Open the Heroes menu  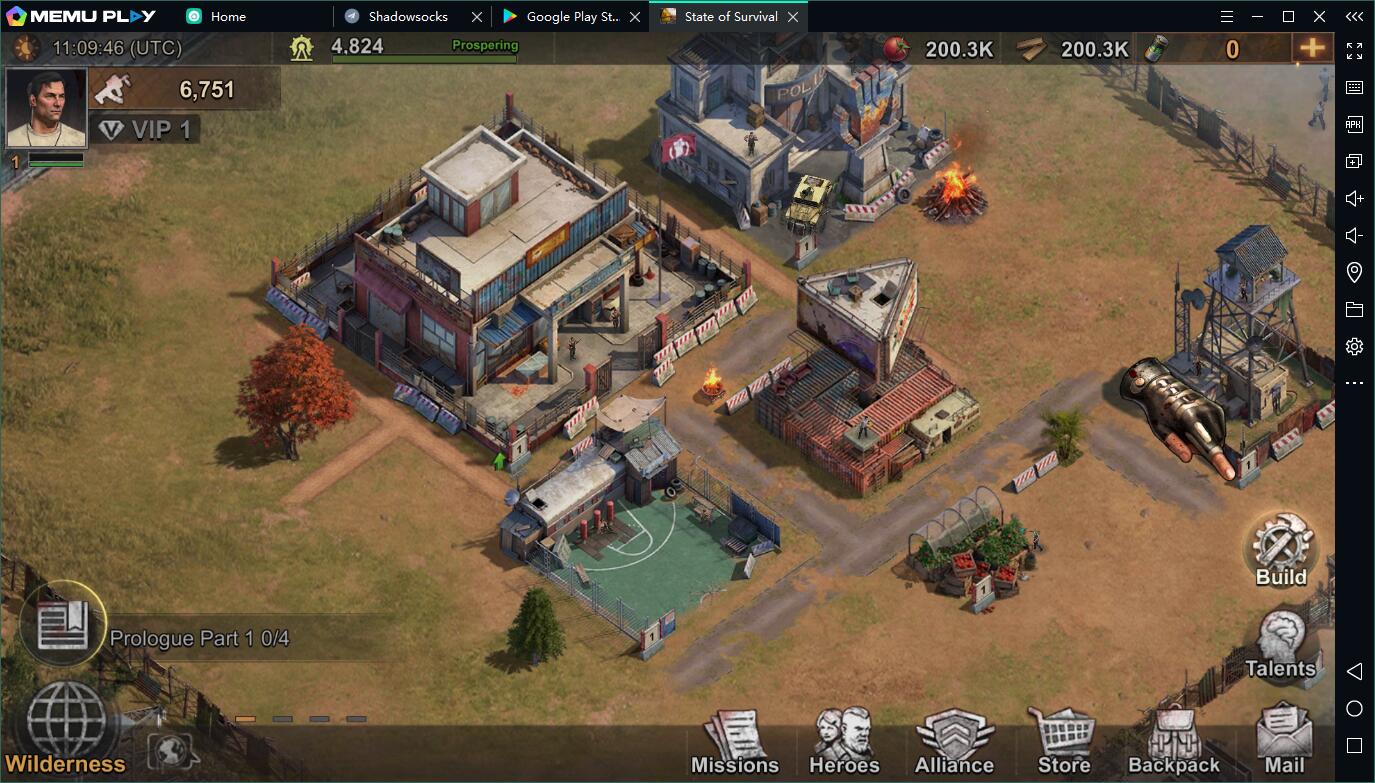click(x=843, y=743)
